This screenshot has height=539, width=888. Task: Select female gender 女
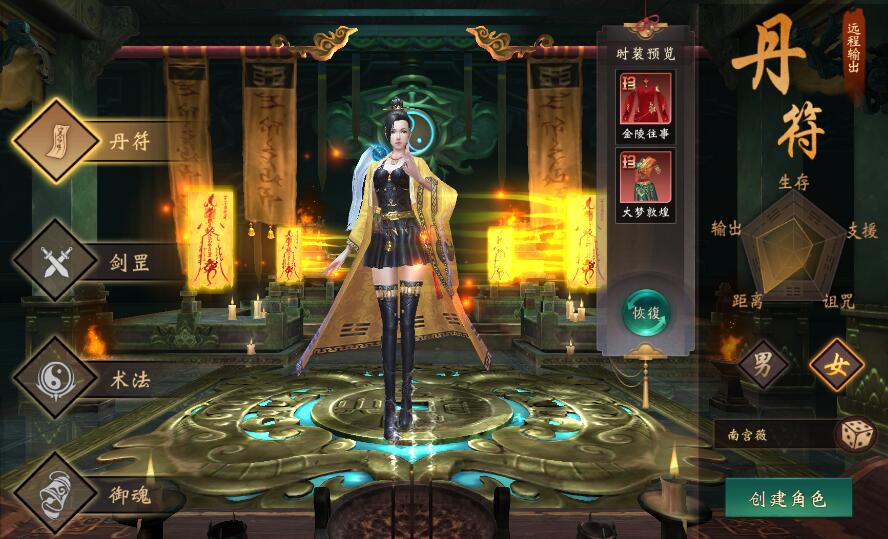(x=836, y=366)
